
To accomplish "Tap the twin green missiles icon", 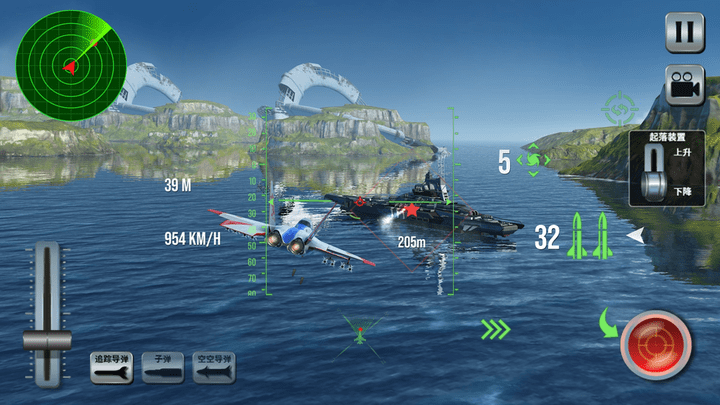I will tap(590, 236).
